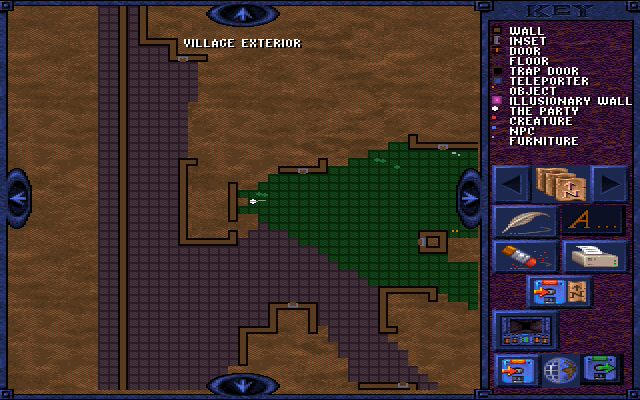Viewport: 640px width, 400px height.
Task: Choose the quill pen drawing tool
Action: [x=525, y=220]
